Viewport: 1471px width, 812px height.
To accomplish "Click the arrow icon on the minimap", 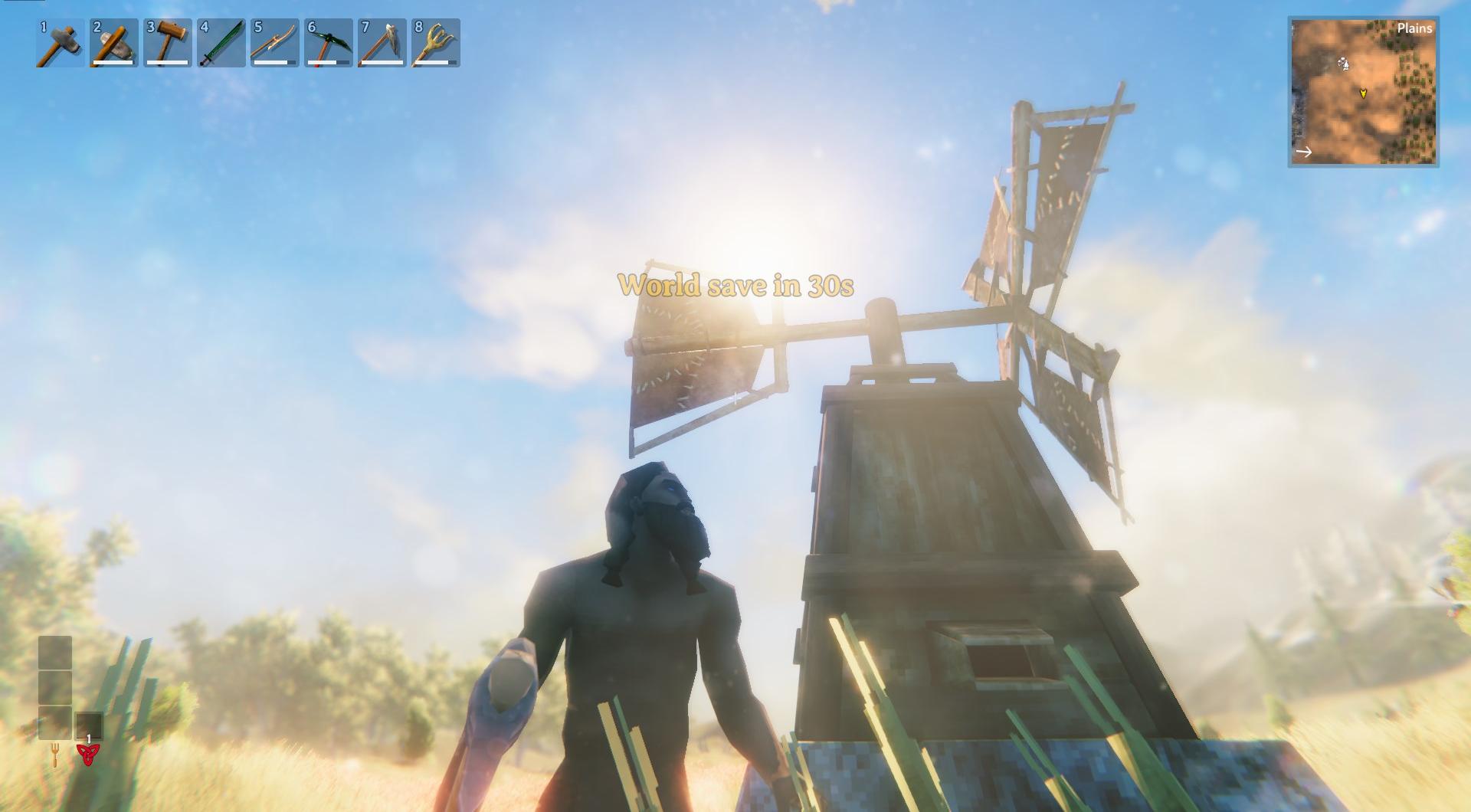I will click(x=1302, y=151).
